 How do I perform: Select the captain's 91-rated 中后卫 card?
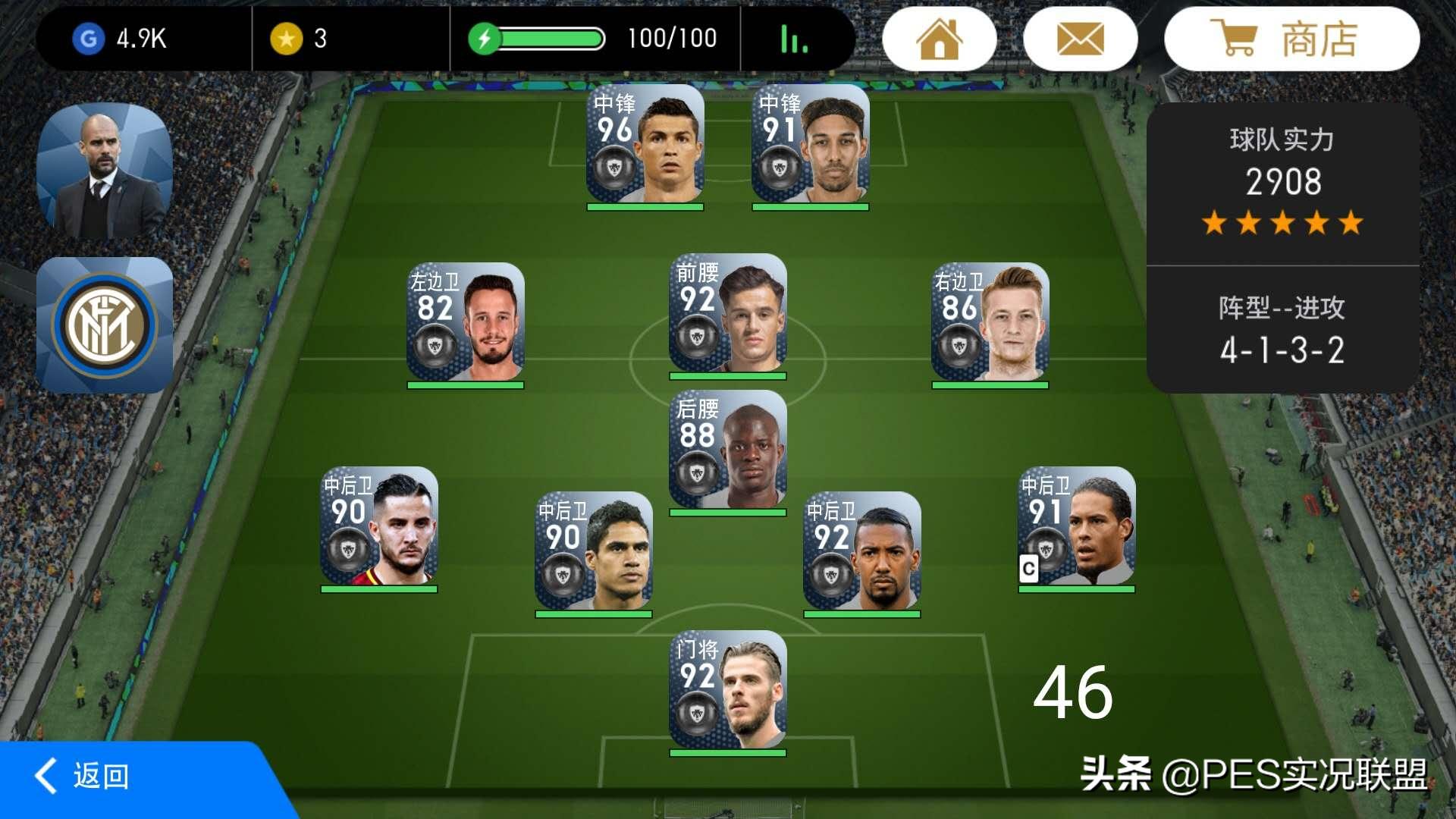point(1076,527)
